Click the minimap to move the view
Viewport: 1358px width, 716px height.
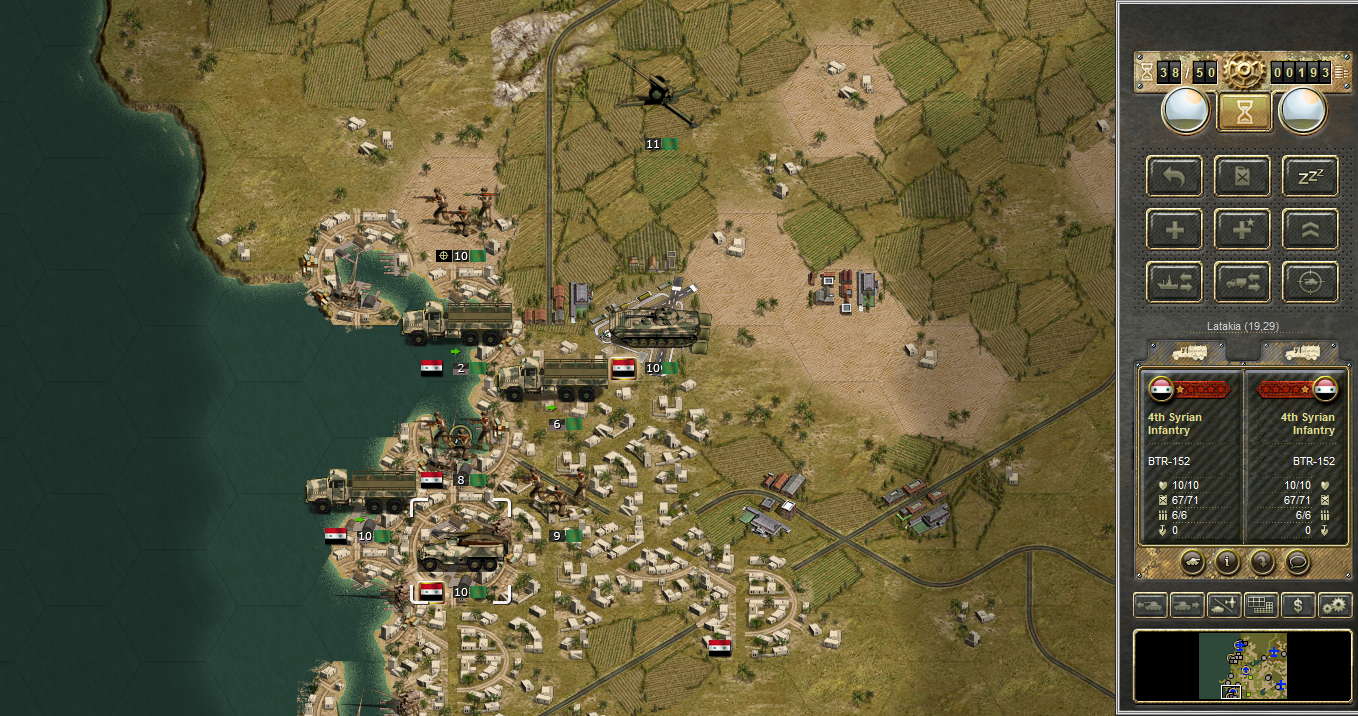(x=1243, y=665)
